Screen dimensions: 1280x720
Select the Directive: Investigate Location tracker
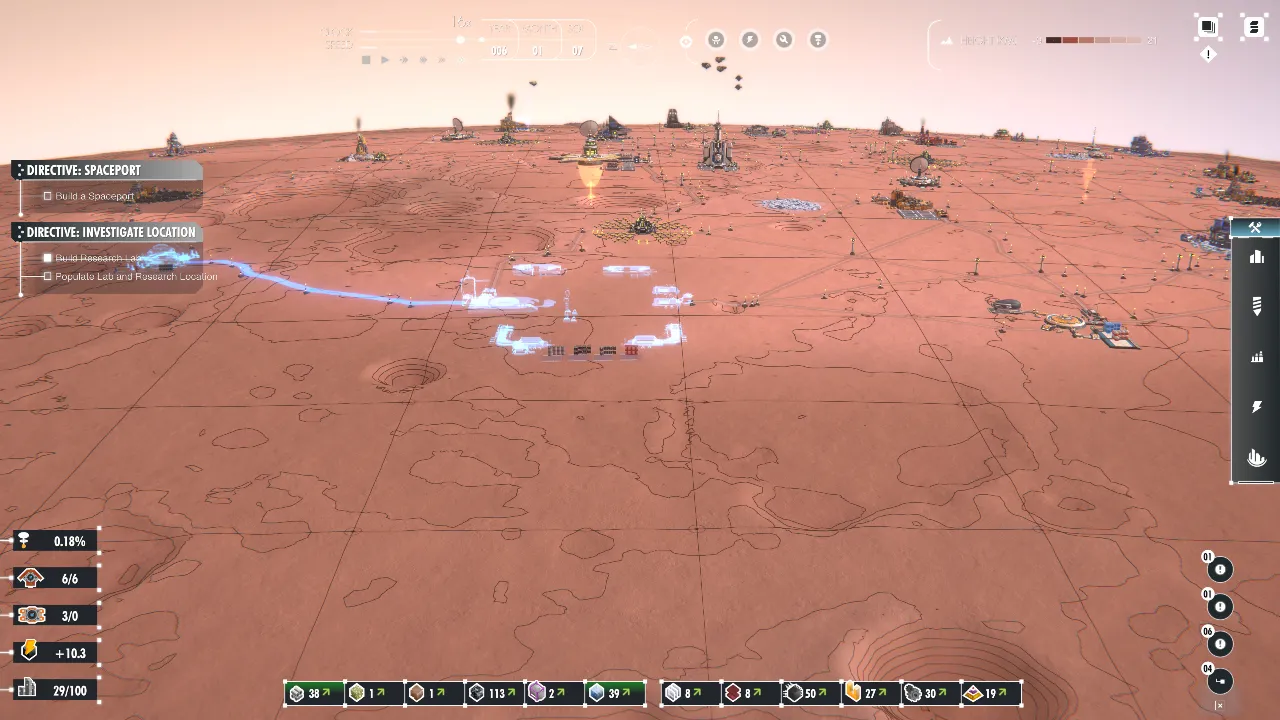coord(110,232)
